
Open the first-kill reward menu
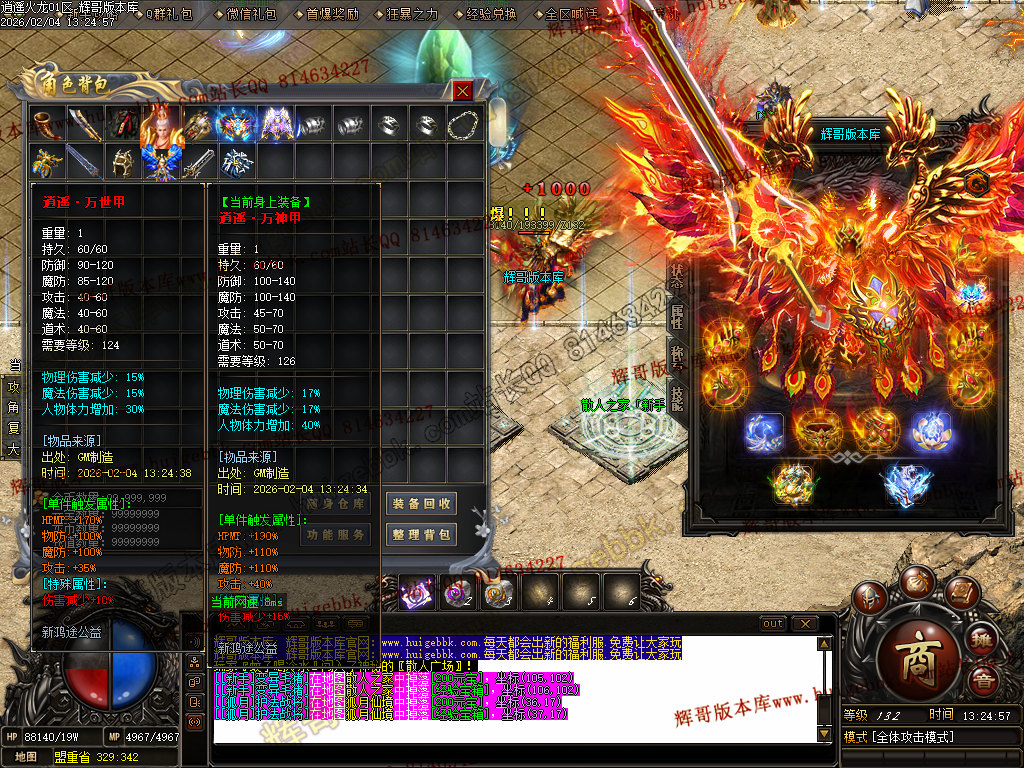coord(332,14)
